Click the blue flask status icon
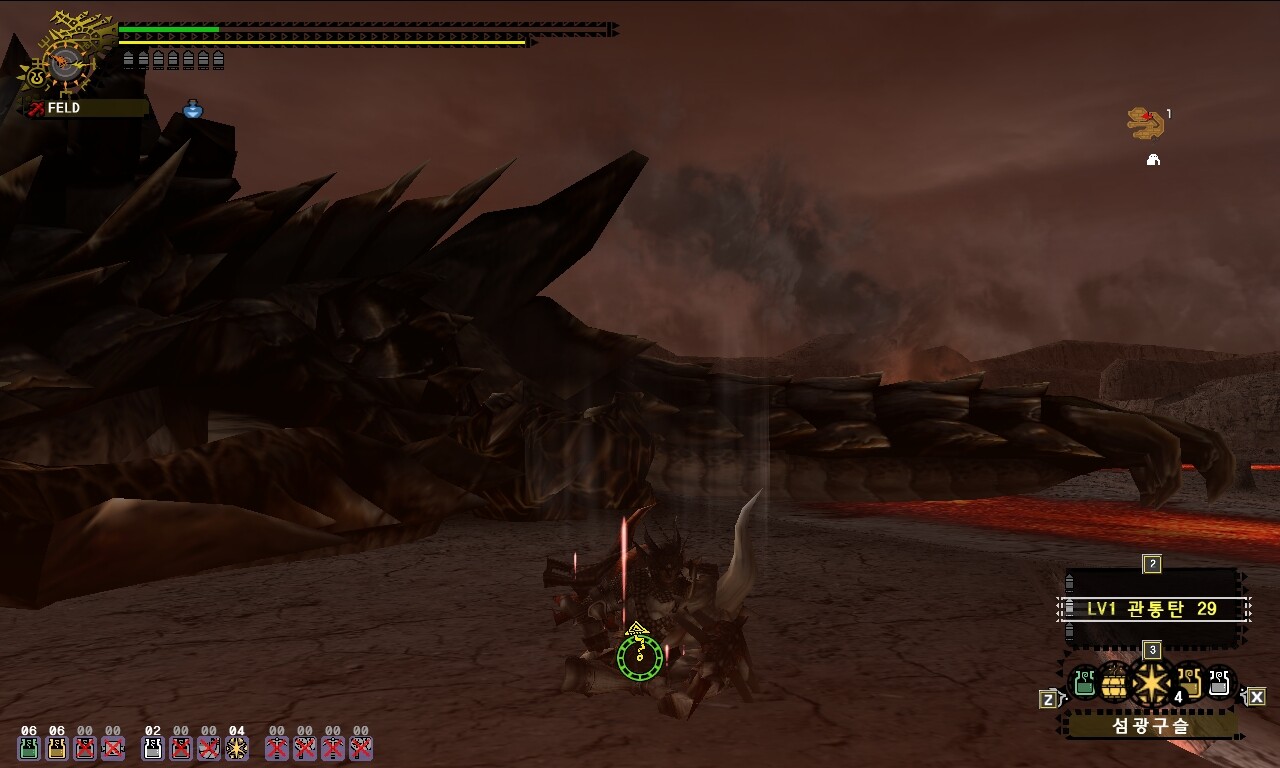The width and height of the screenshot is (1280, 768). pos(193,109)
